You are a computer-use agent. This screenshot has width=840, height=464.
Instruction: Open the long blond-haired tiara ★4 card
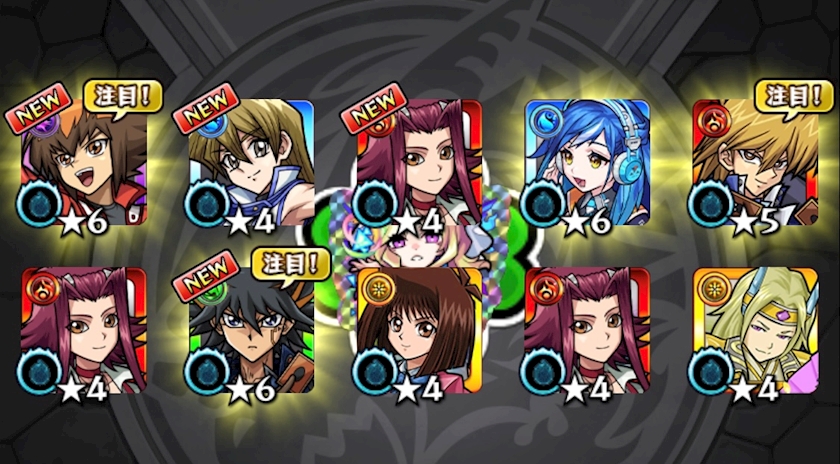(755, 330)
